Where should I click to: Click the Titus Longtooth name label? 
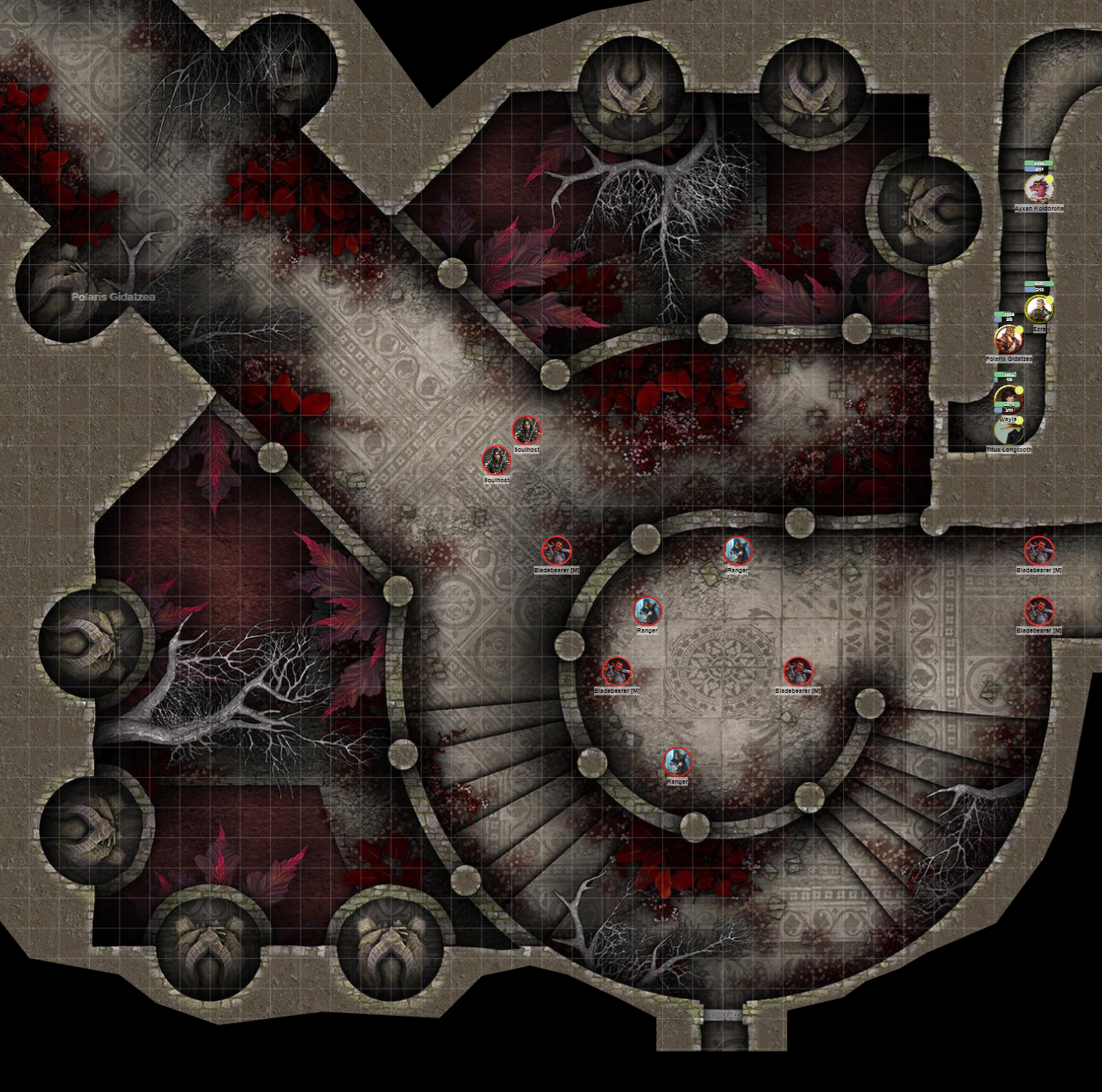click(x=1009, y=449)
